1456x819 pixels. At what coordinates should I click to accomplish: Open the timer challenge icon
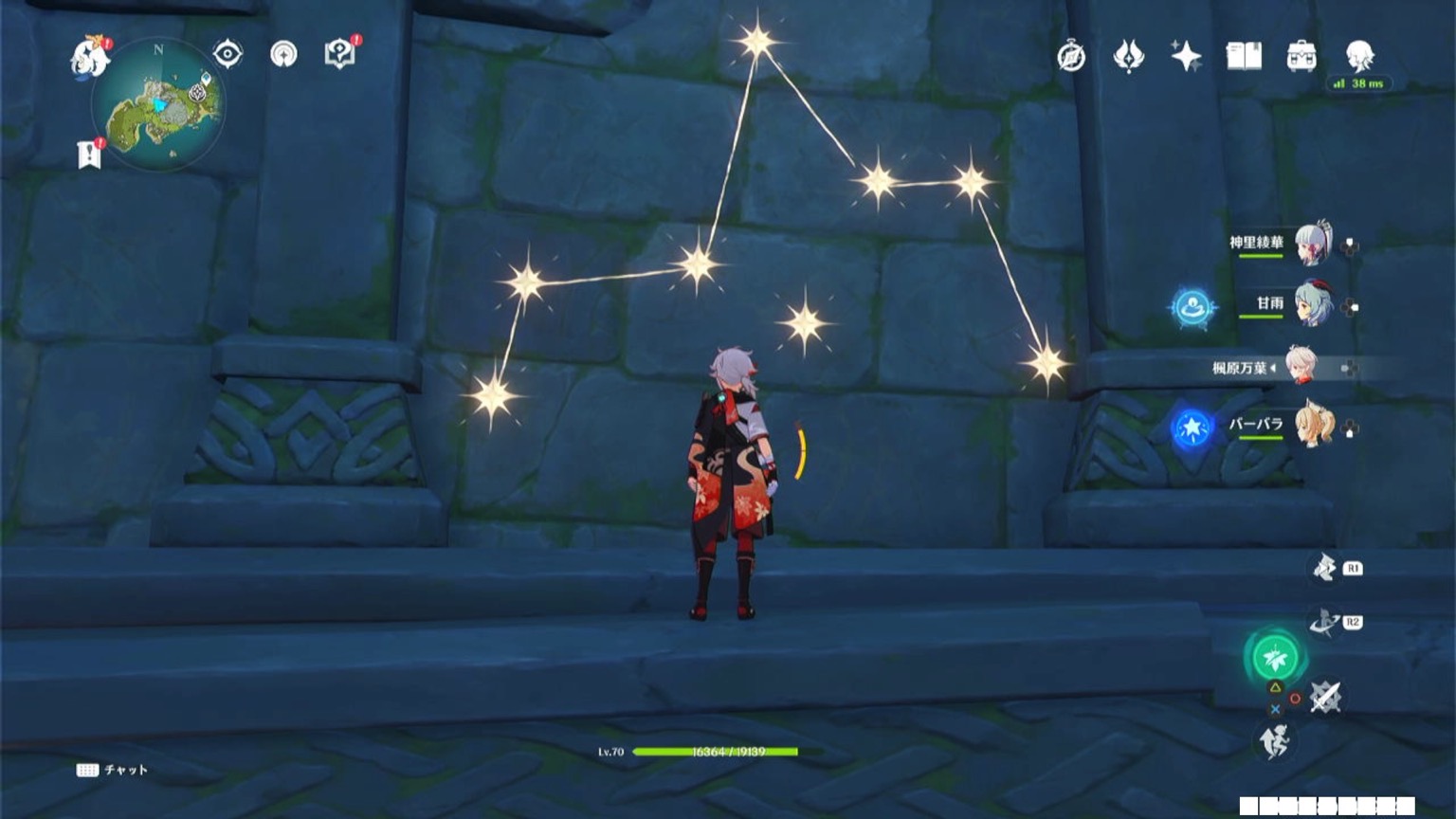(x=1070, y=57)
